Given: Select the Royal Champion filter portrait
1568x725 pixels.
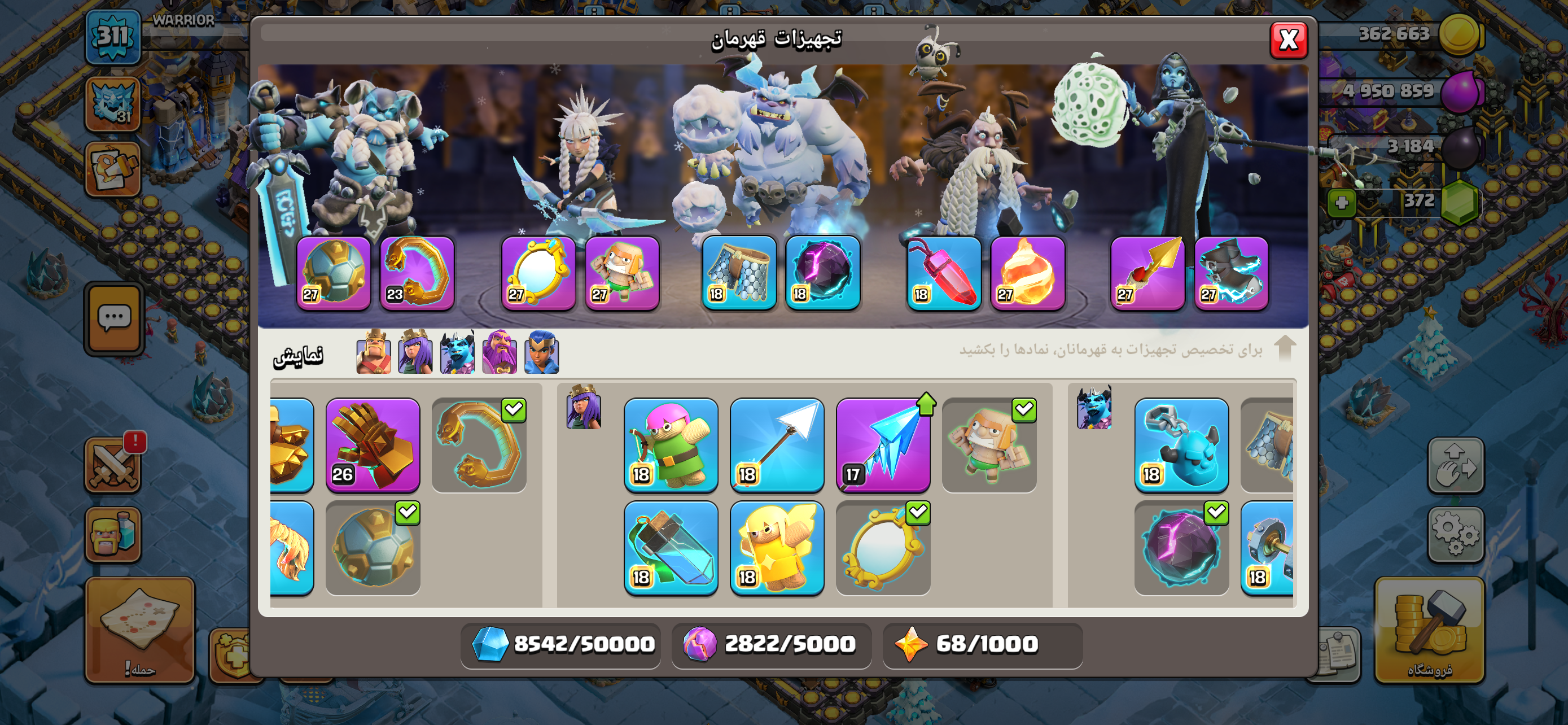Looking at the screenshot, I should point(541,352).
